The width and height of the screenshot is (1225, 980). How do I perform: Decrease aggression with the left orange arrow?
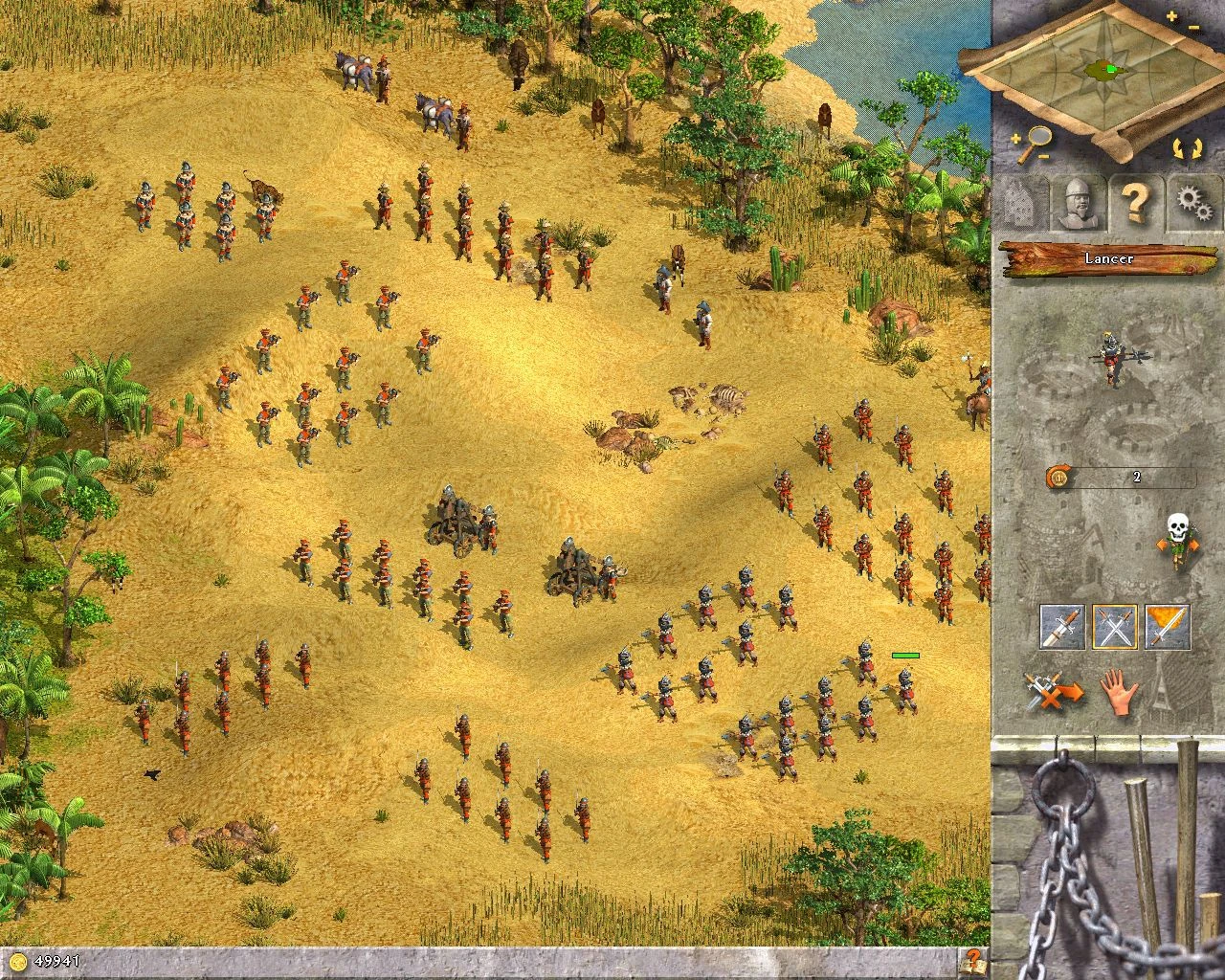coord(1163,545)
